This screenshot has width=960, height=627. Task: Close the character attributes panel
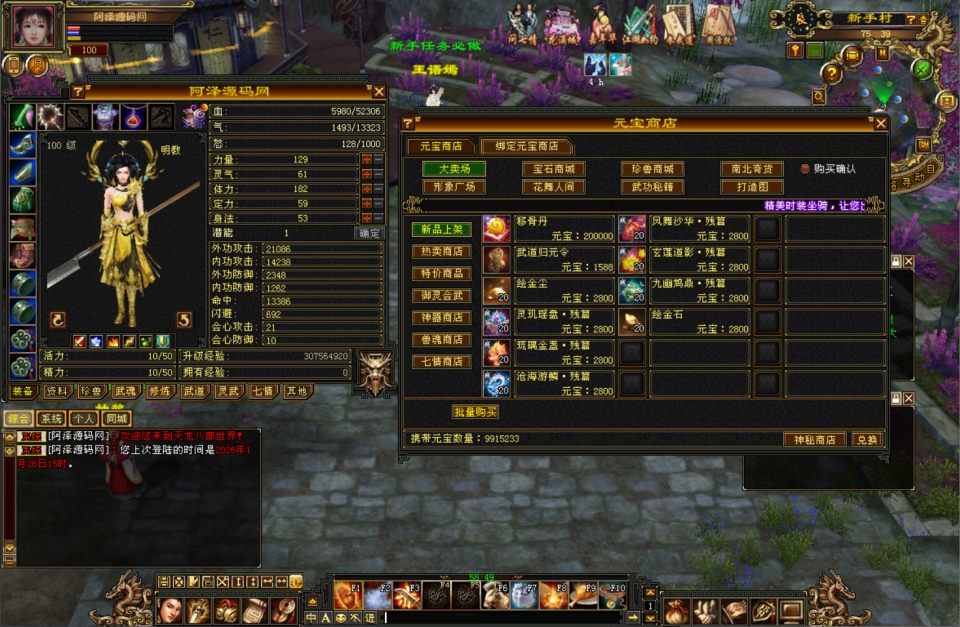pos(379,92)
